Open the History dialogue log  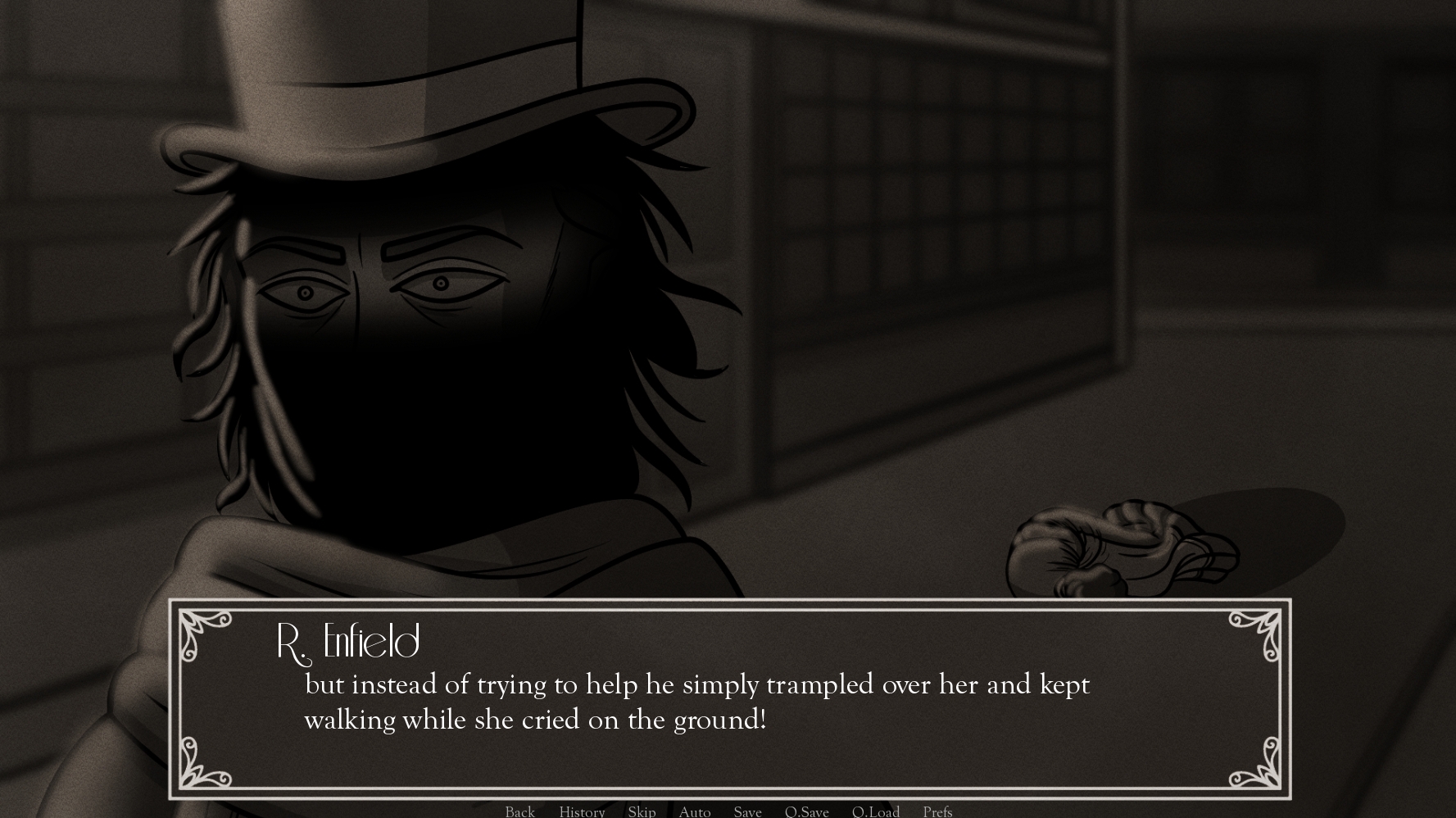581,811
